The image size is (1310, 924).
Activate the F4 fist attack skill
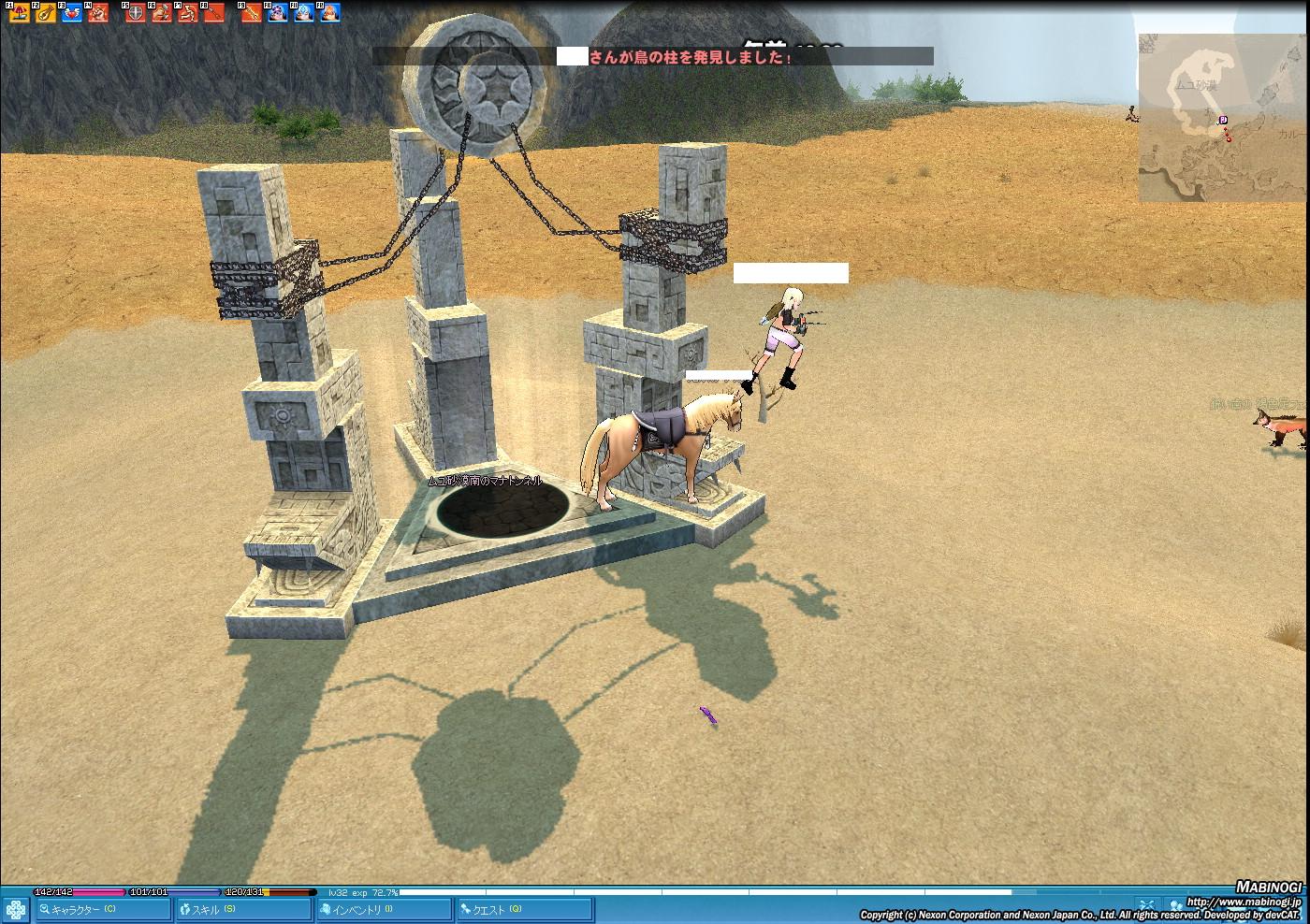tap(97, 13)
